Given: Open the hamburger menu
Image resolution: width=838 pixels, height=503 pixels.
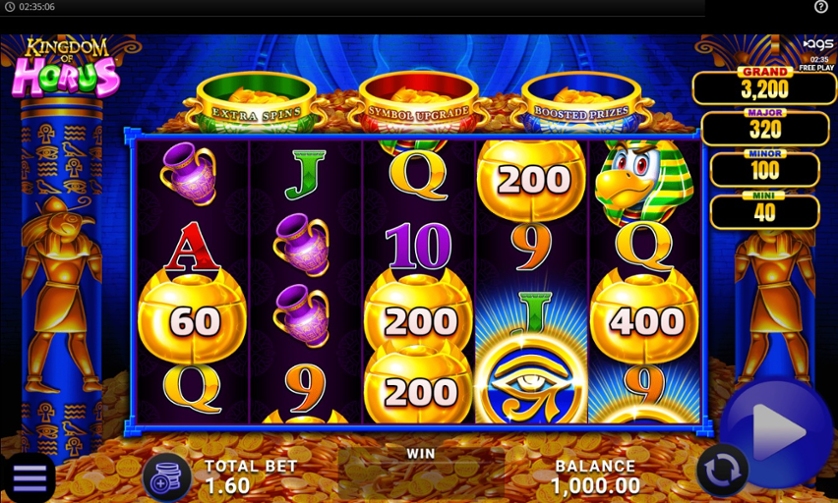Looking at the screenshot, I should (x=28, y=478).
